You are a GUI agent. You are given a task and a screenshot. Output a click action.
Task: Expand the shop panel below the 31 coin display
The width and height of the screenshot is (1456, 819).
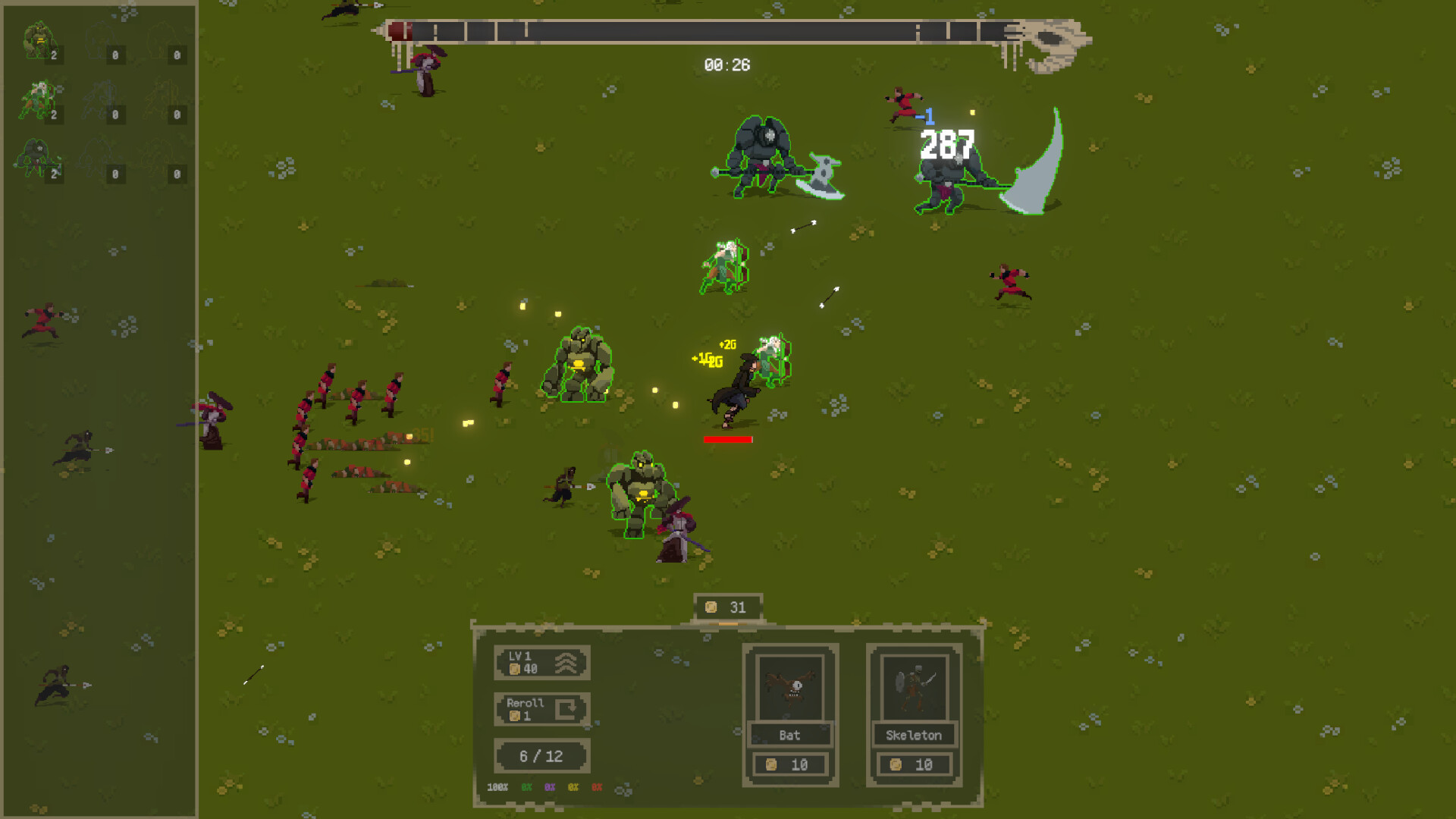(728, 713)
